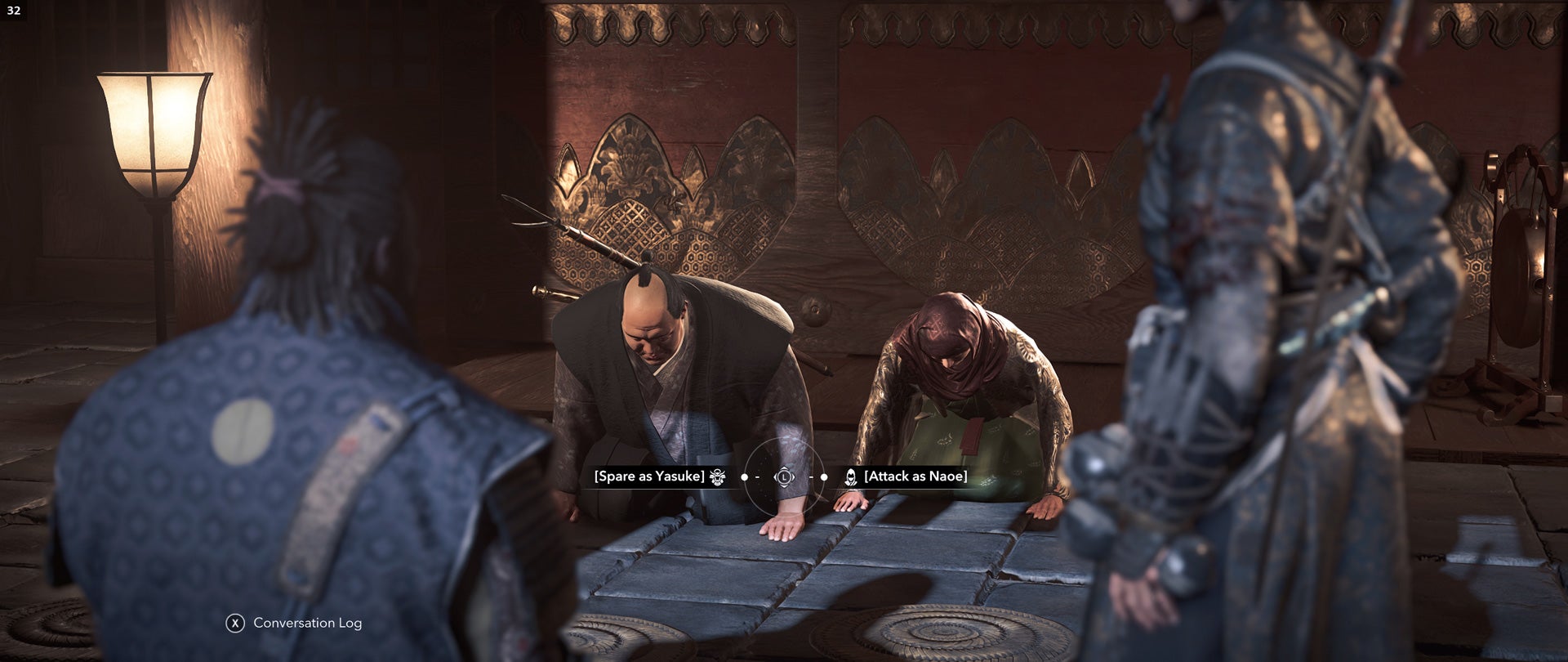Choose the Spare as Yasuke option

point(649,478)
